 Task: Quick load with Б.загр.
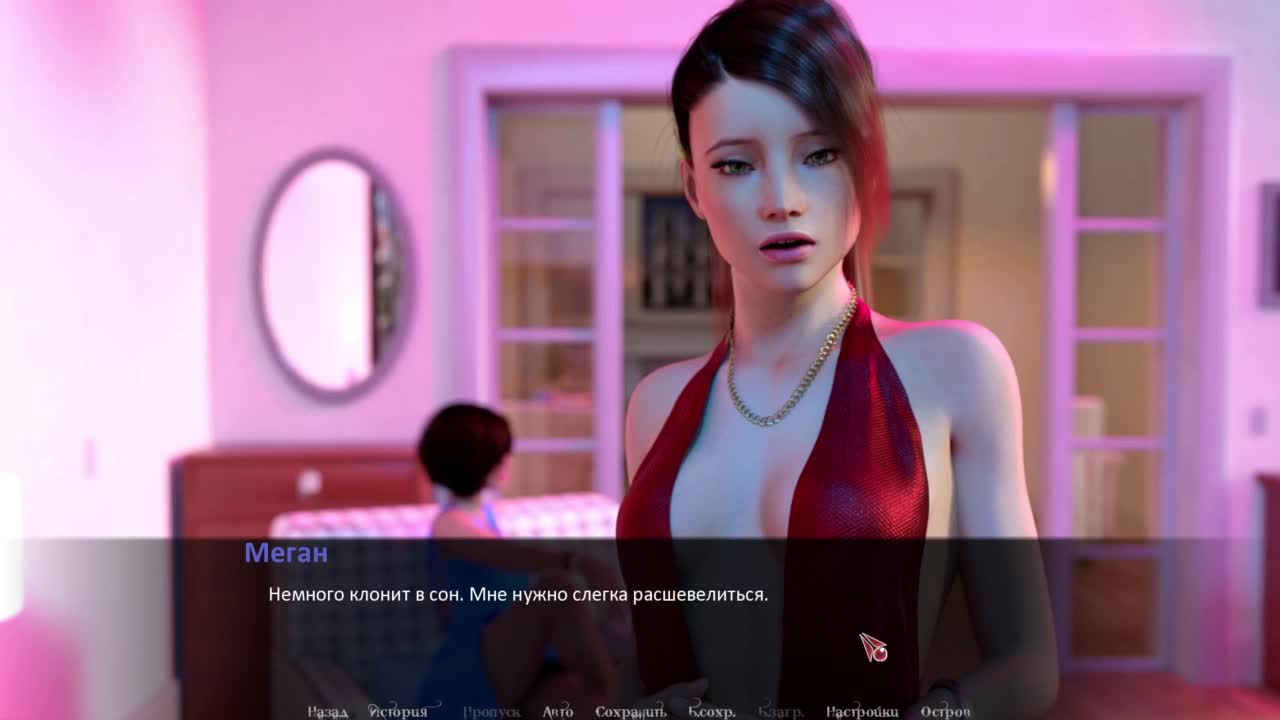pyautogui.click(x=780, y=712)
